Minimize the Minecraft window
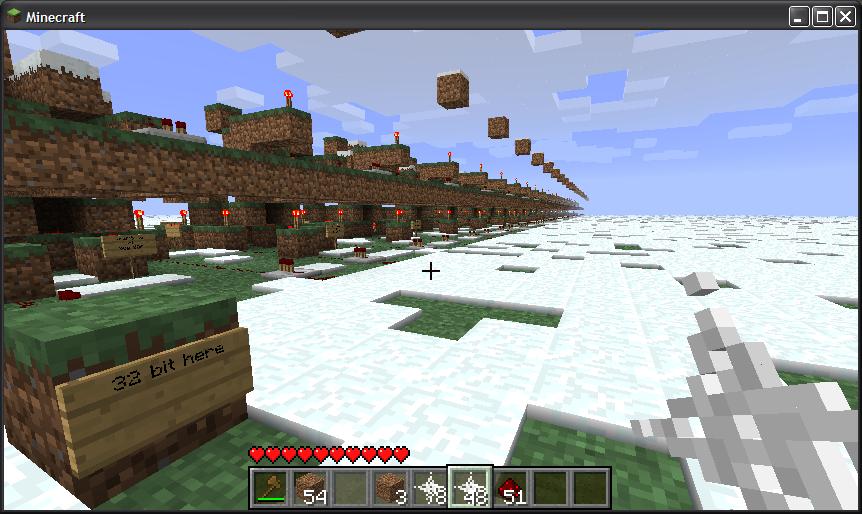Viewport: 862px width, 514px height. (x=800, y=17)
